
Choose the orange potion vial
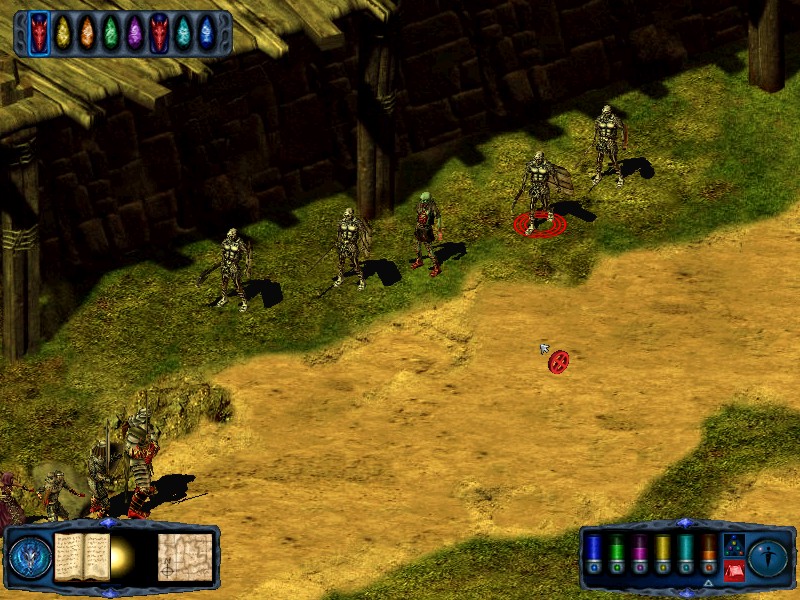(708, 548)
